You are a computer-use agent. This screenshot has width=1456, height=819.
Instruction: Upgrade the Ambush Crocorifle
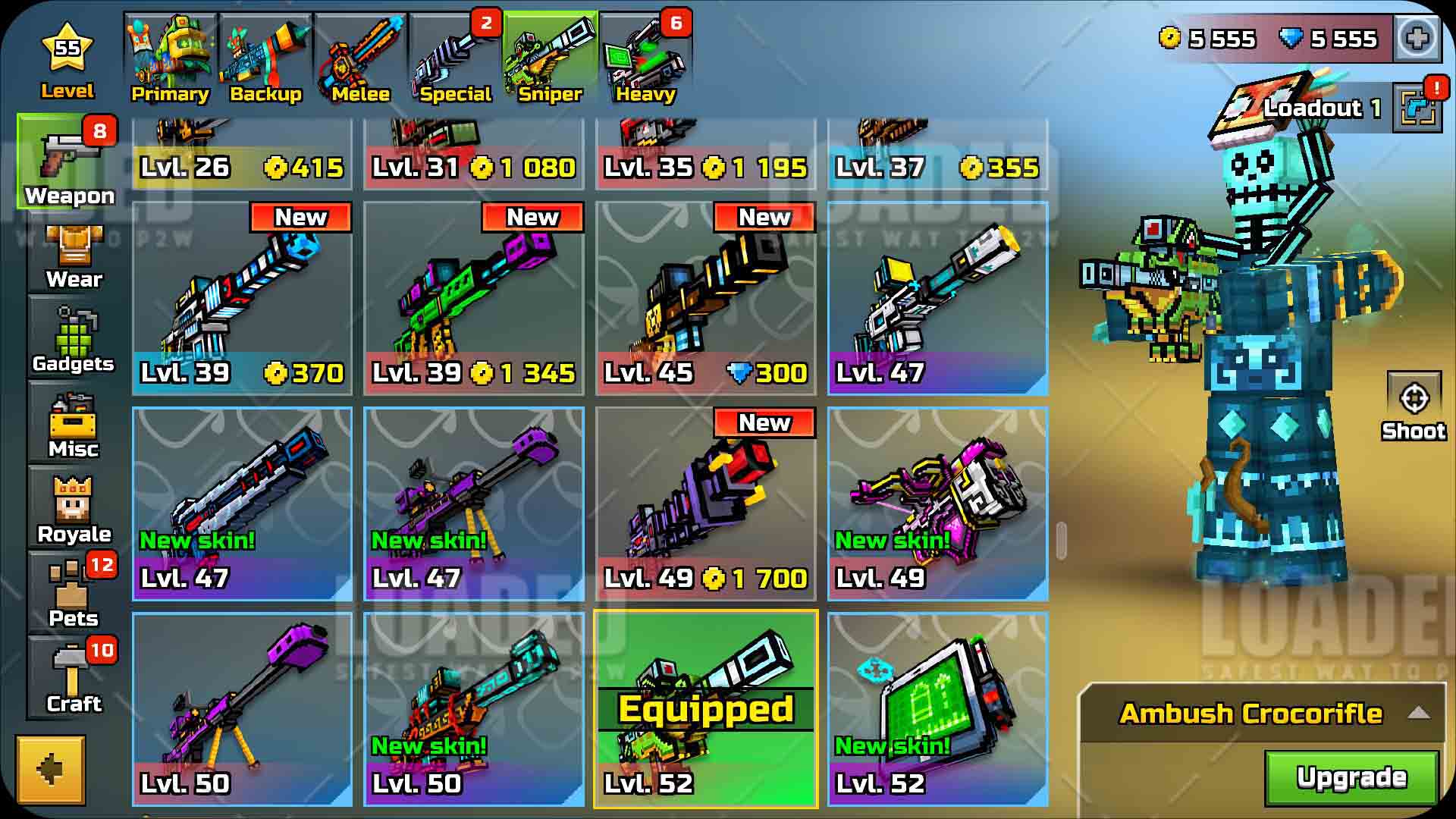click(1351, 777)
